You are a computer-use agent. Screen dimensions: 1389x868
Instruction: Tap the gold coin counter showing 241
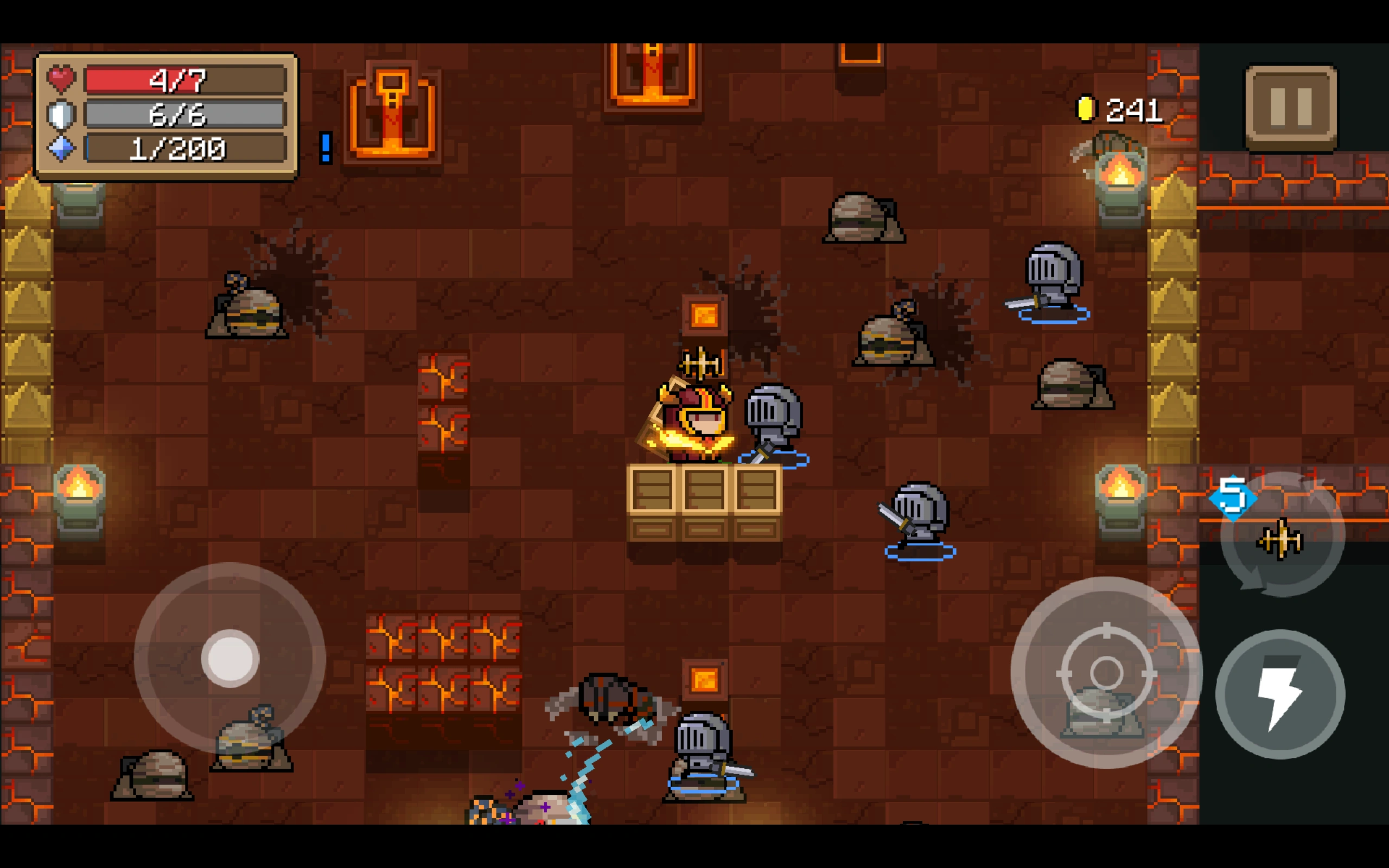1125,109
